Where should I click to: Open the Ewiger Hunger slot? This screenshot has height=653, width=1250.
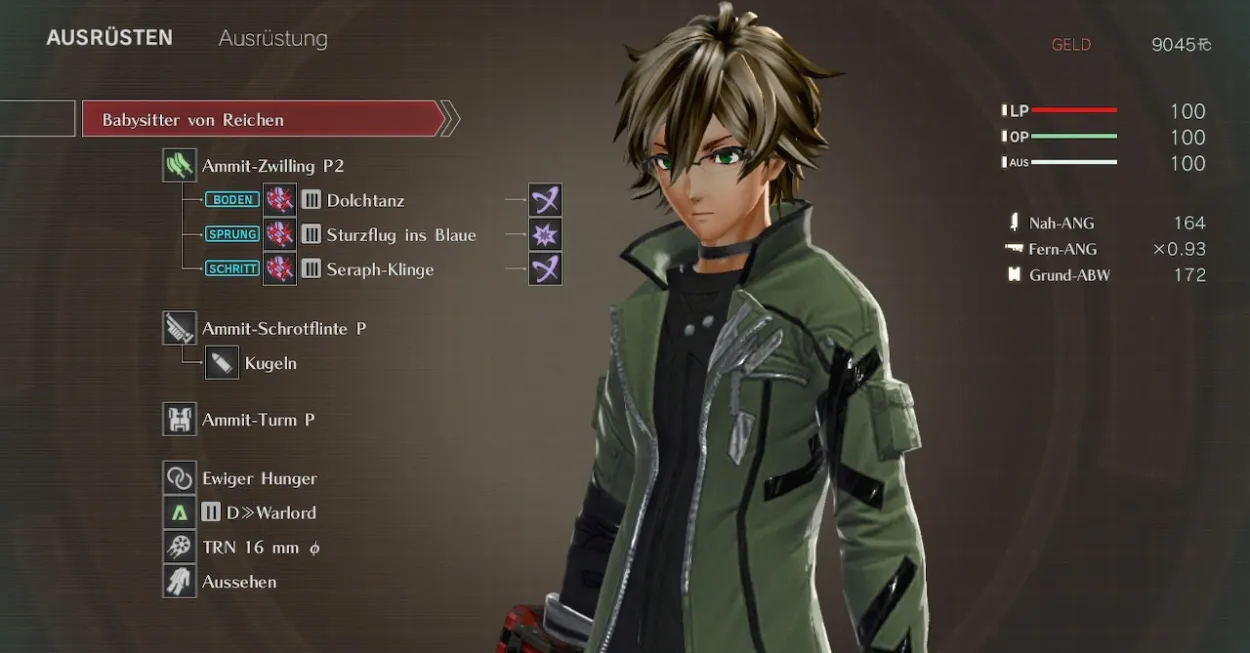[258, 478]
